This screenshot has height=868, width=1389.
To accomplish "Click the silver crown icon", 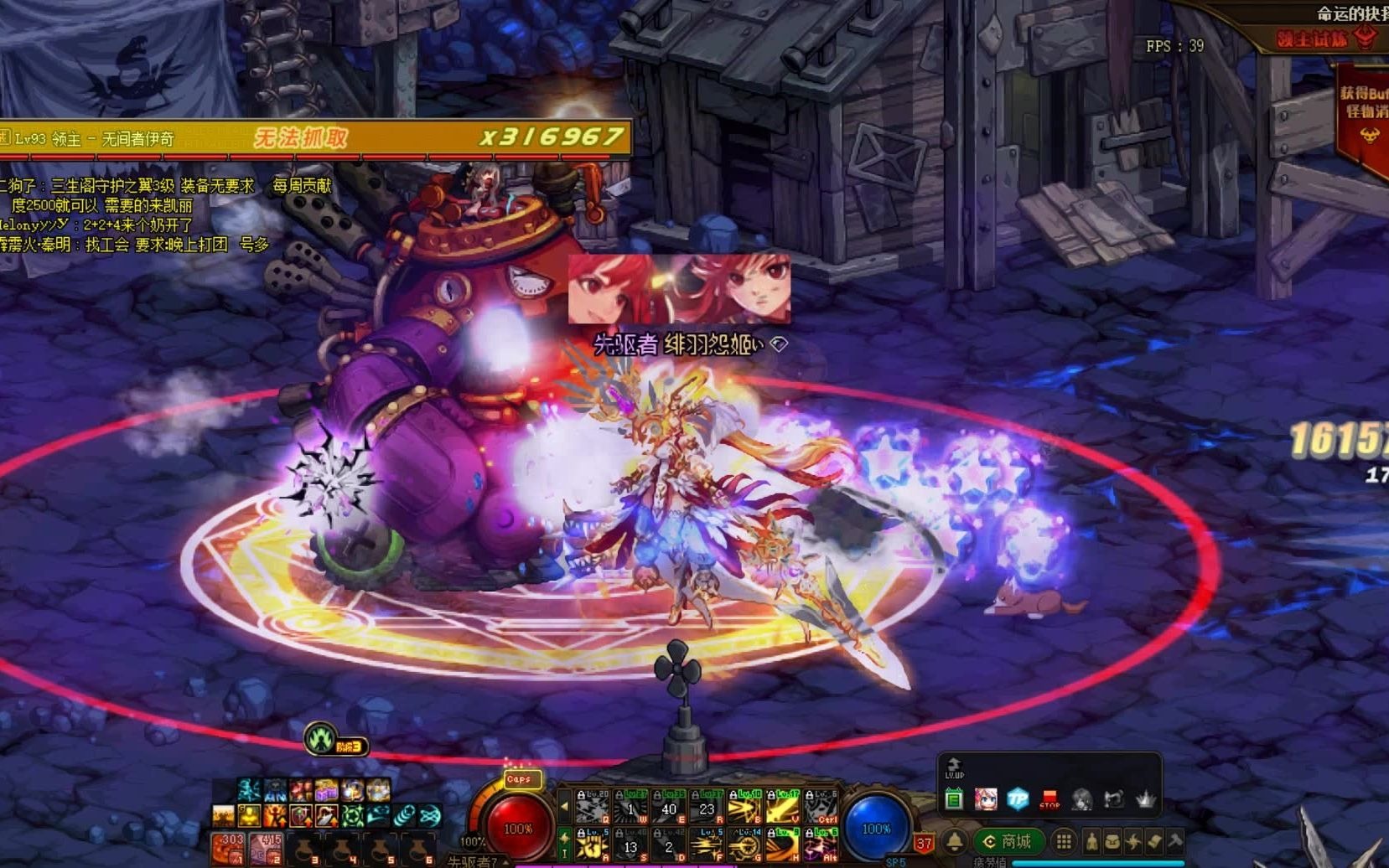I will coord(1145,798).
